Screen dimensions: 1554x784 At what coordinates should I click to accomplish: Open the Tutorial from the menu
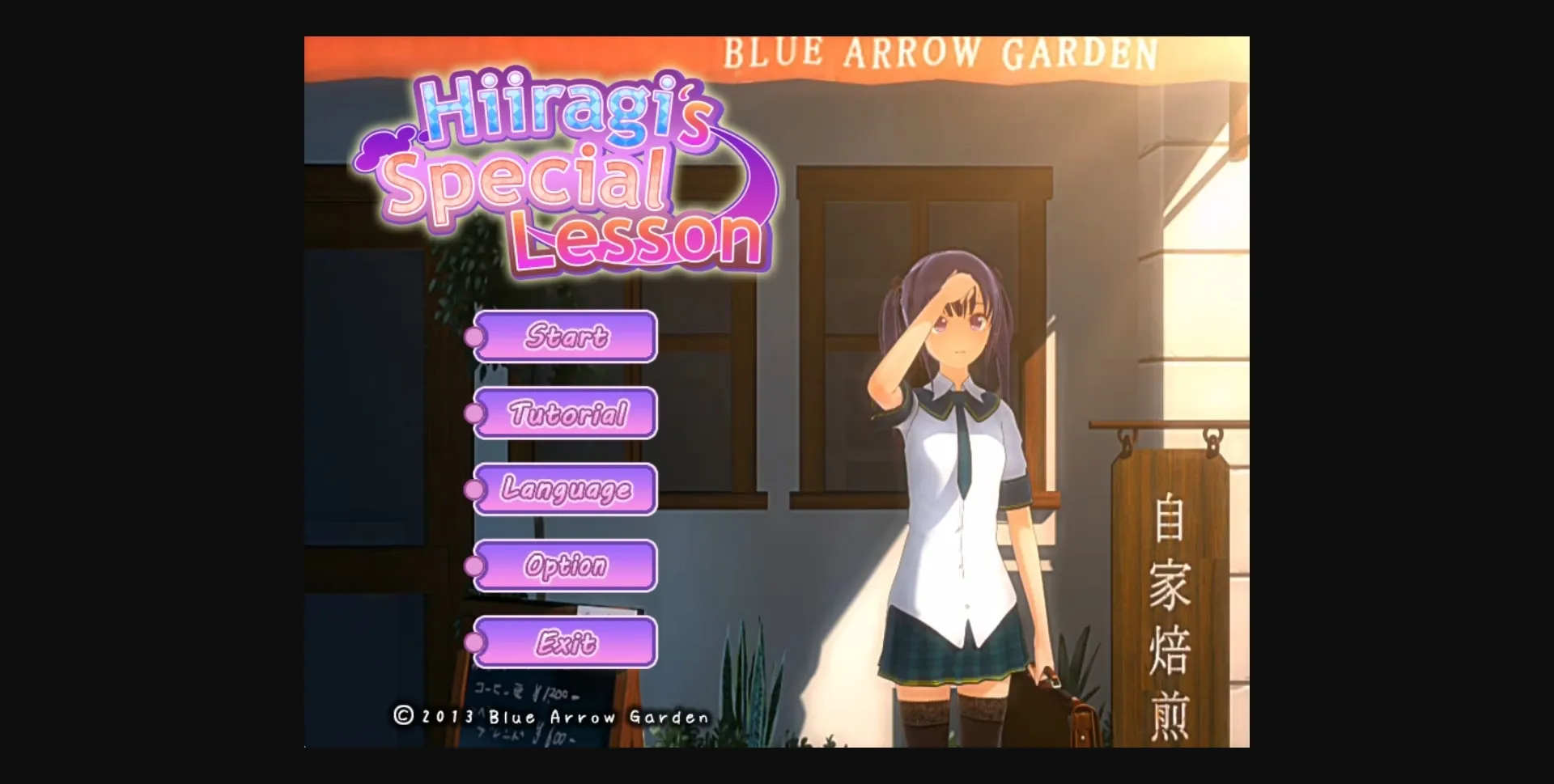click(x=566, y=415)
